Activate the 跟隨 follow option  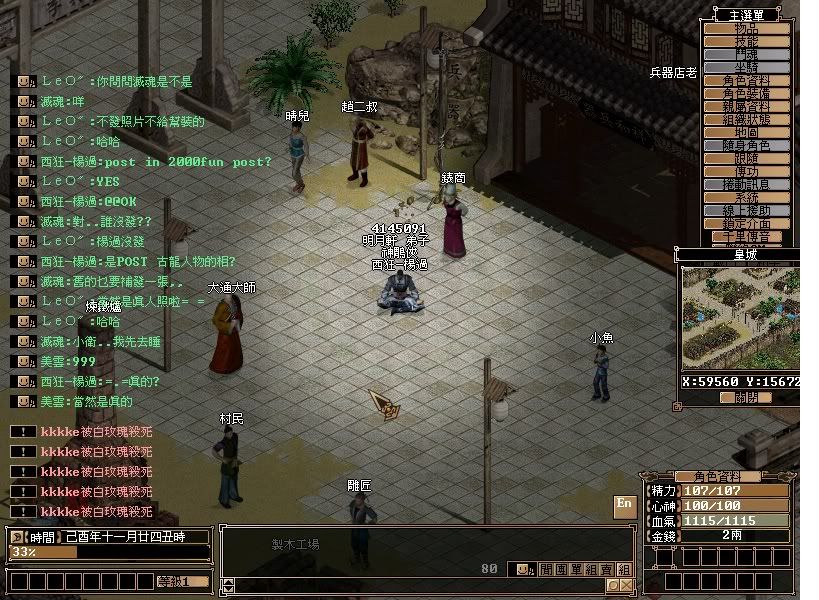point(747,159)
